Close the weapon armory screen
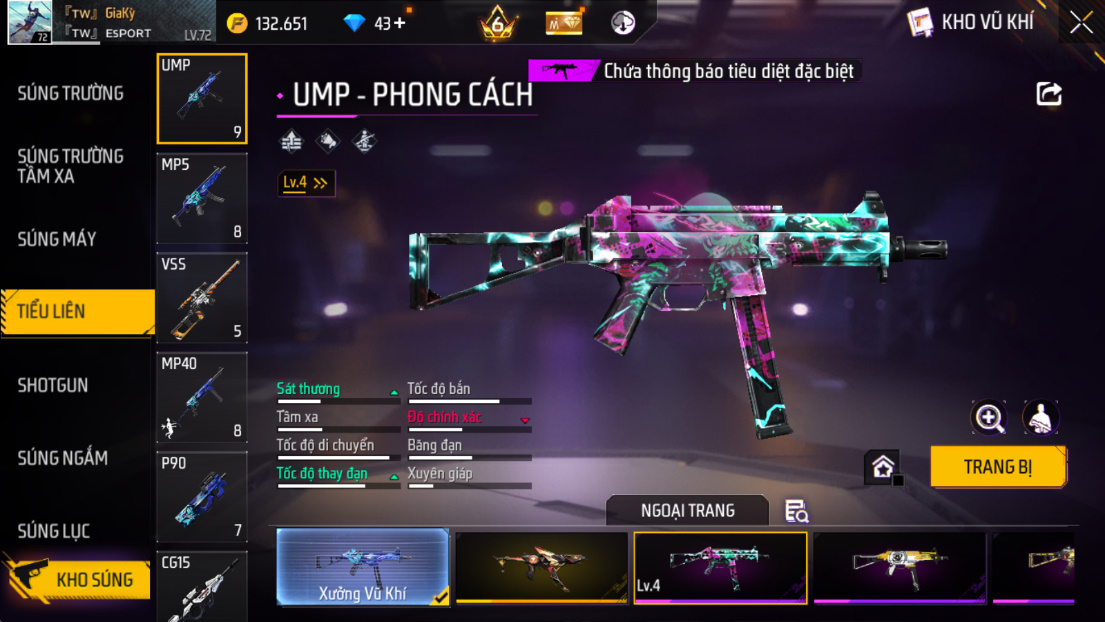Viewport: 1105px width, 622px height. click(x=1081, y=23)
